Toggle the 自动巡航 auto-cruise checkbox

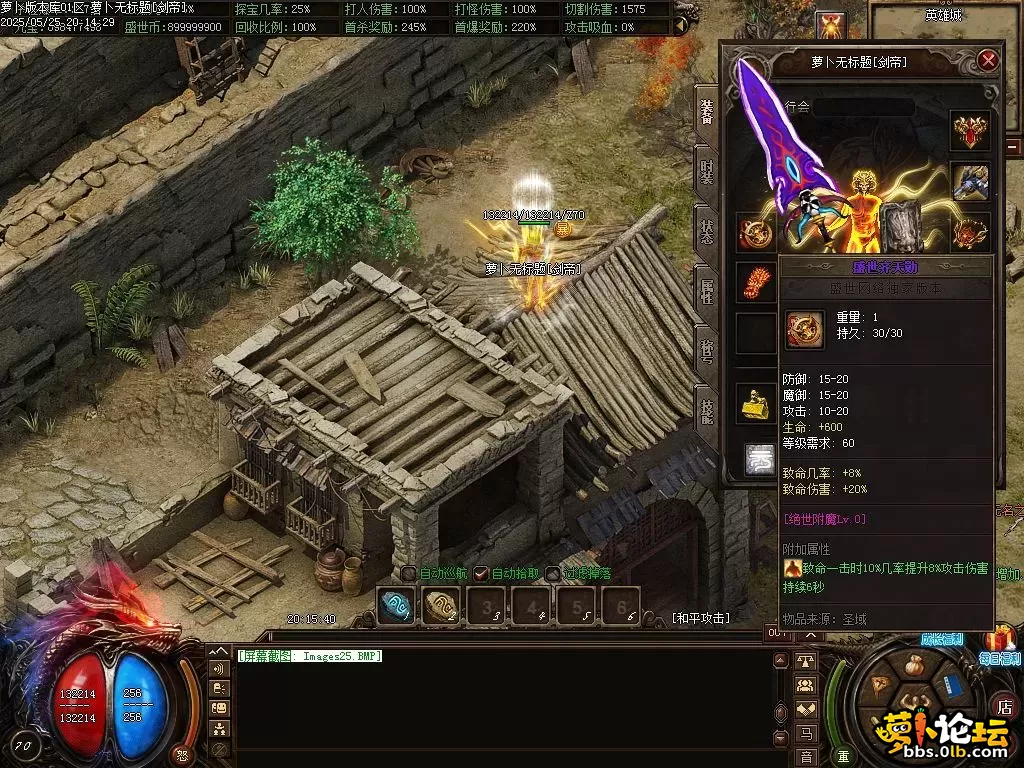pyautogui.click(x=409, y=574)
